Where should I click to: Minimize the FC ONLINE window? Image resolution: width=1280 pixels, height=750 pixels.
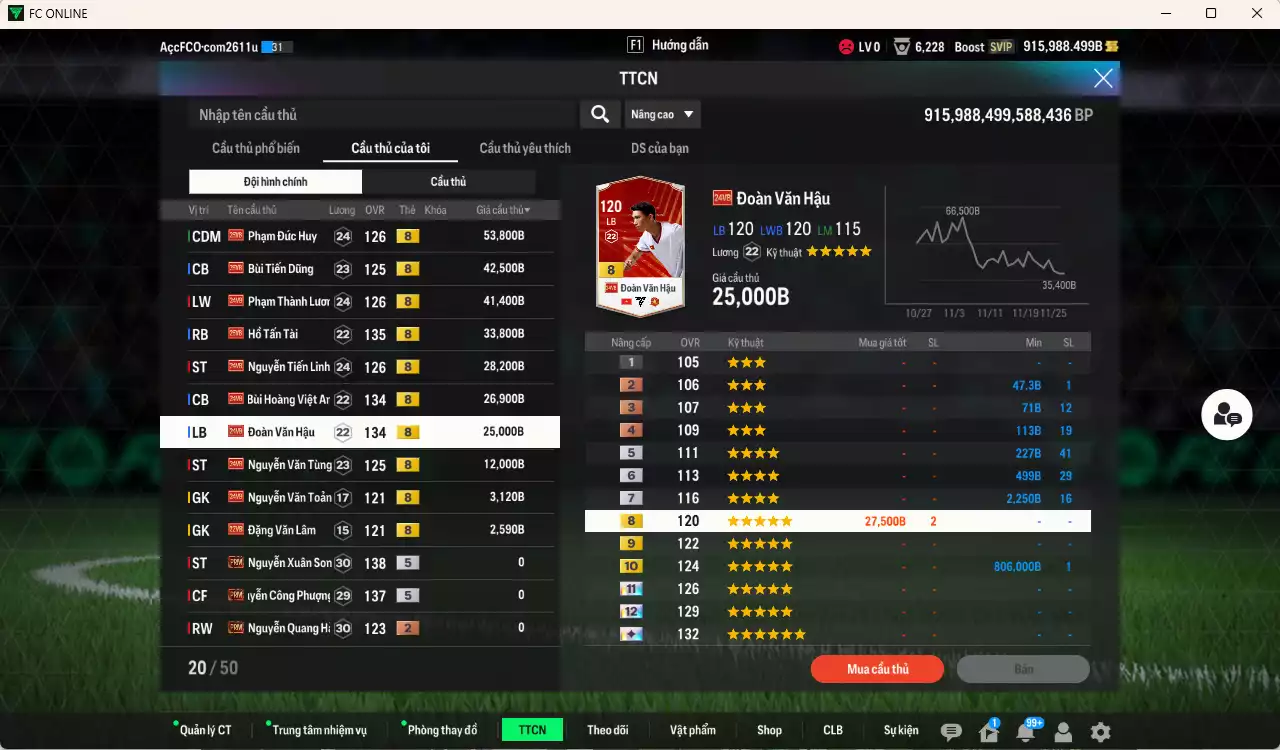click(x=1165, y=13)
